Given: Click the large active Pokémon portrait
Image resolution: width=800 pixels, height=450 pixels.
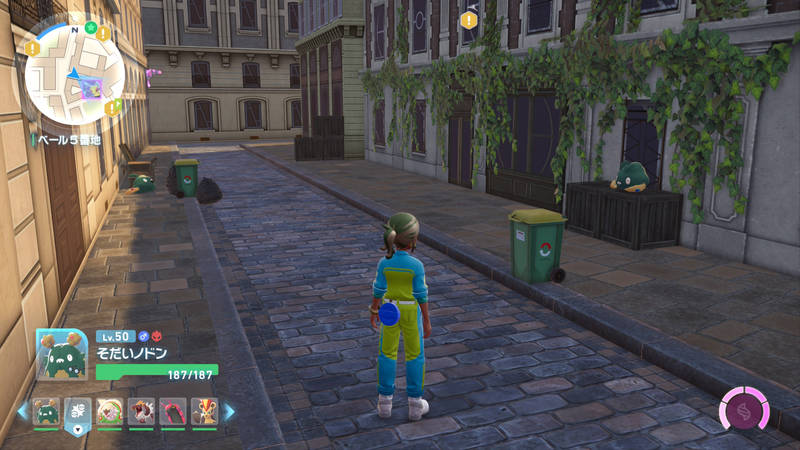Looking at the screenshot, I should pyautogui.click(x=62, y=354).
